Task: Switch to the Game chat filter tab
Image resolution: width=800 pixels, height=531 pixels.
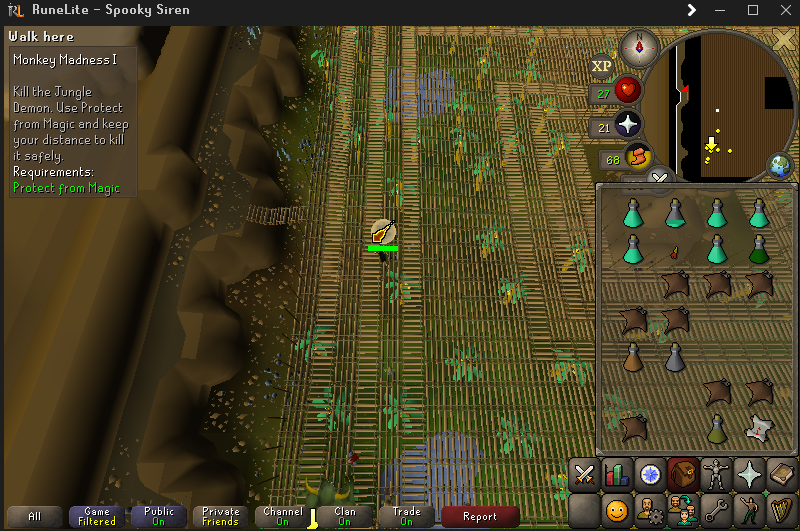Action: [97, 517]
